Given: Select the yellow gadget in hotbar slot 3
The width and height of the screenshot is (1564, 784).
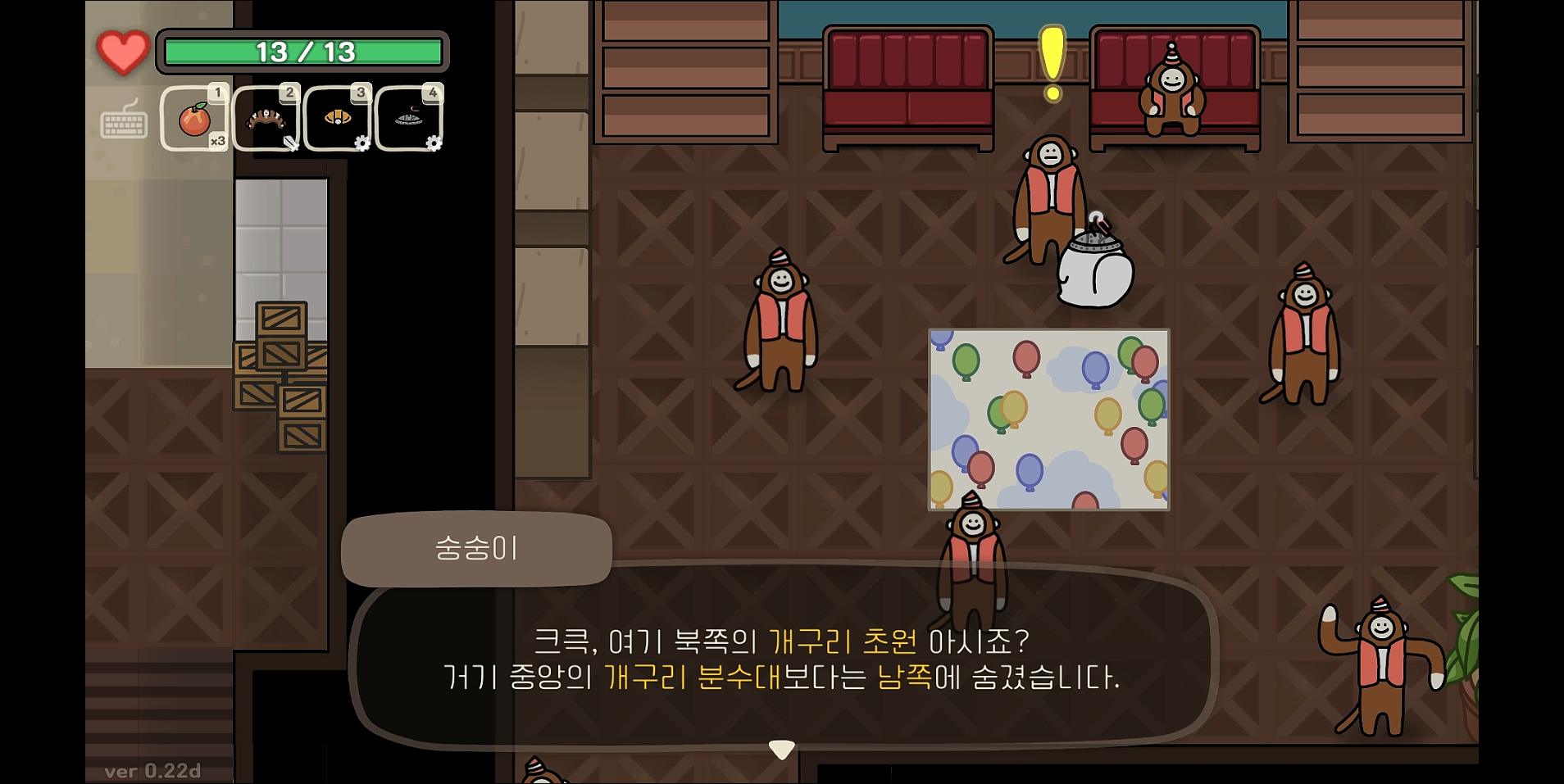Looking at the screenshot, I should tap(337, 117).
